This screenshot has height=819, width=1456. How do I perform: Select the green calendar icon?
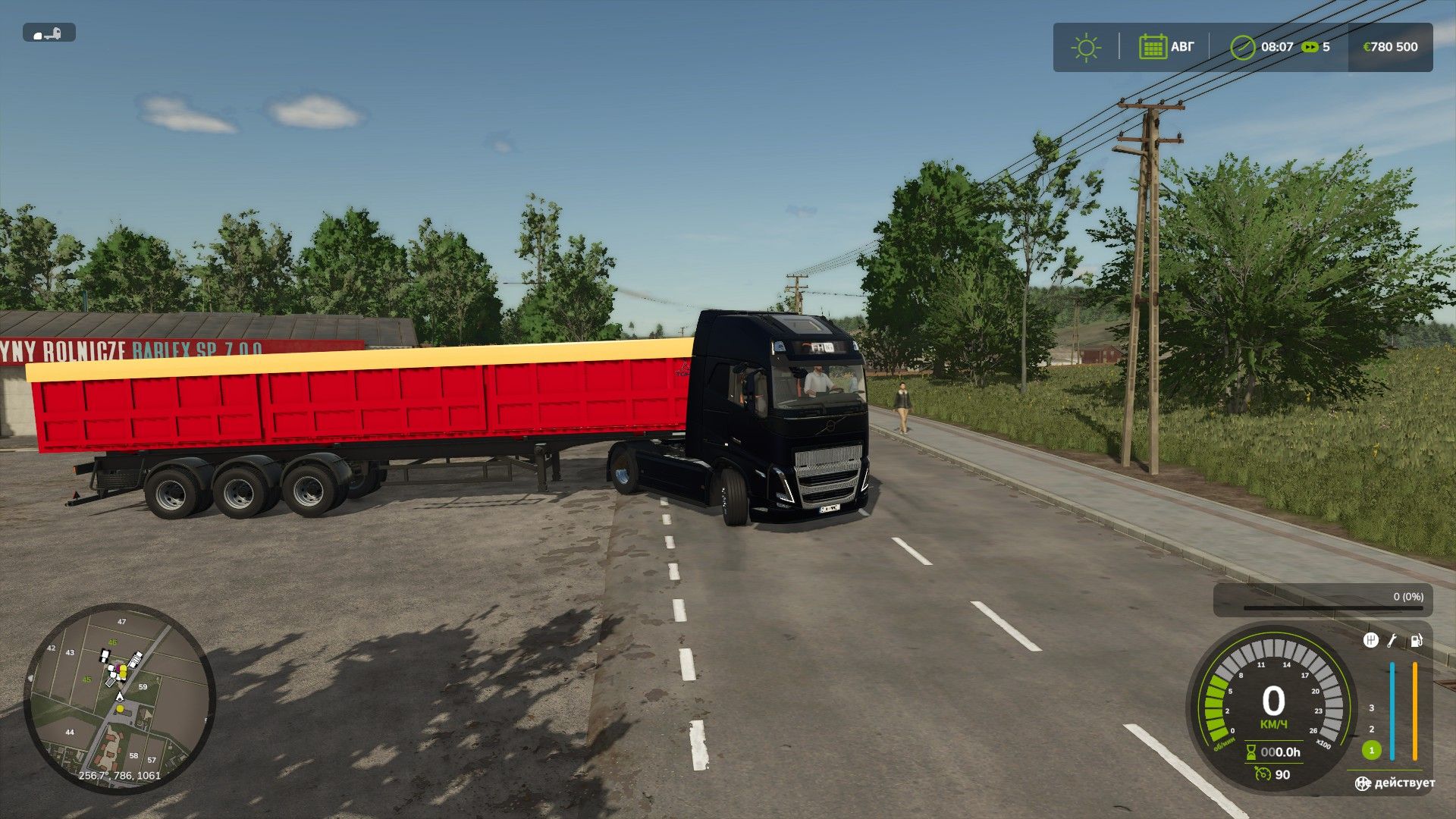[1152, 47]
